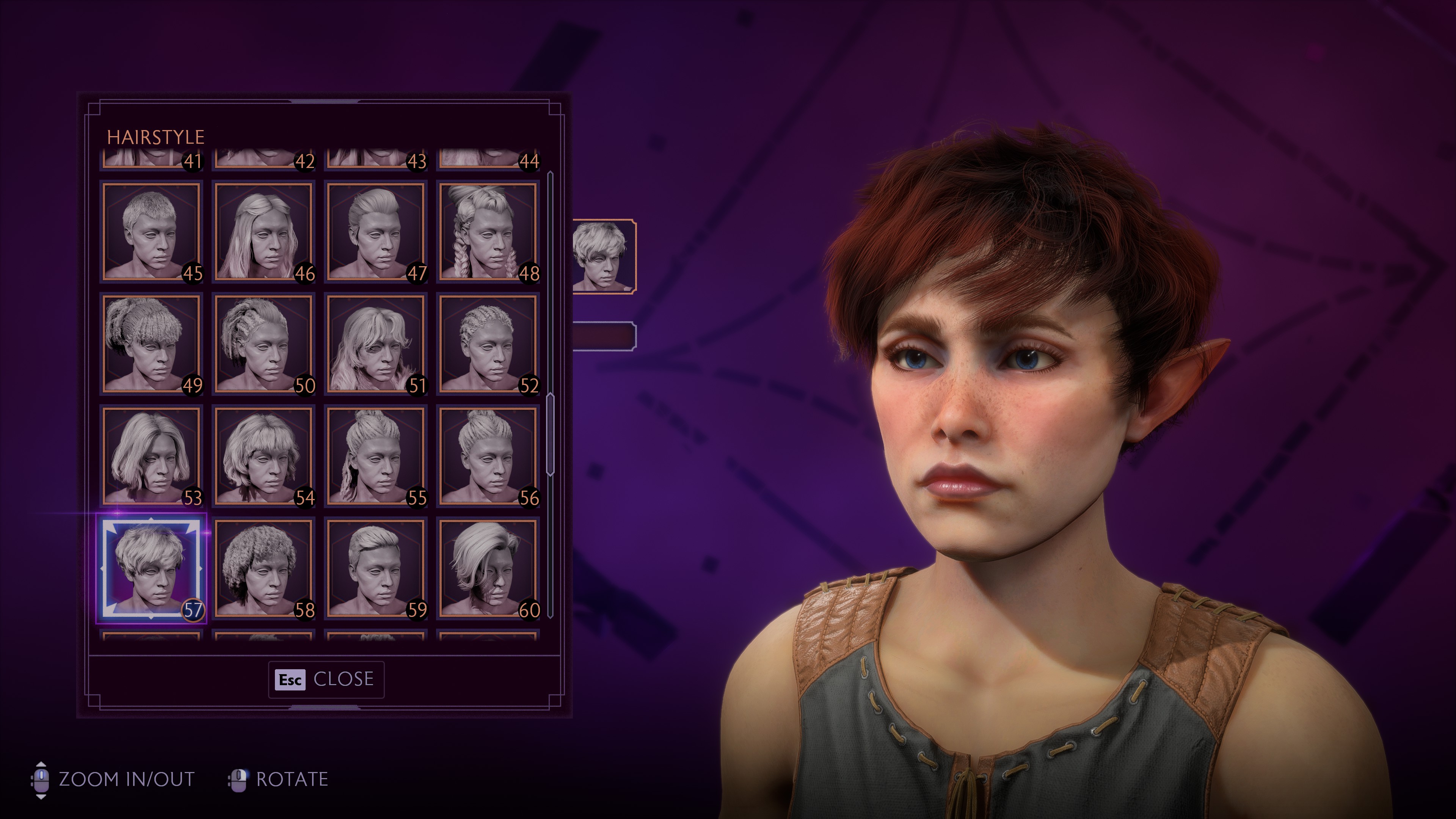Select hairstyle number 56

point(488,455)
